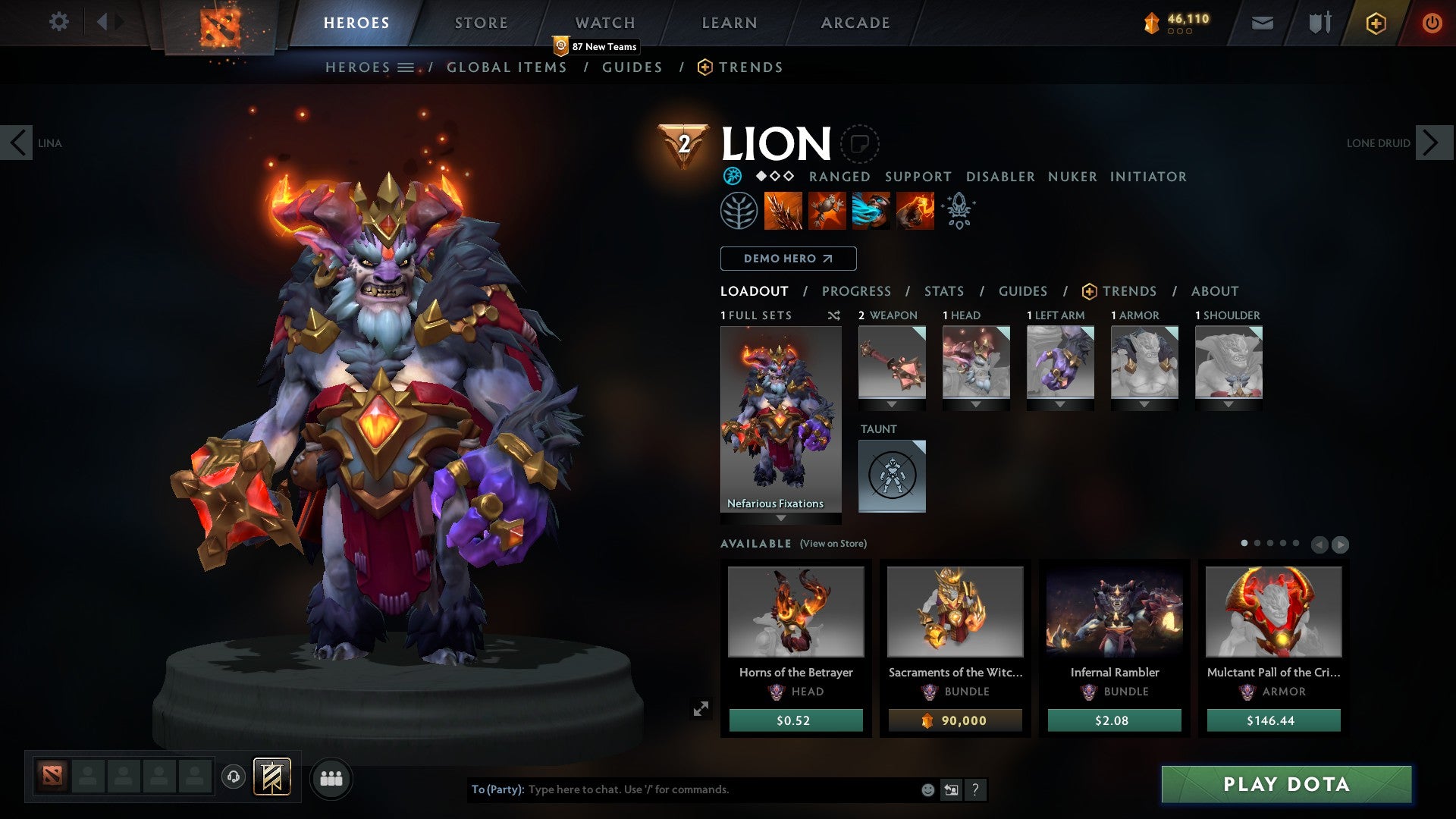Image resolution: width=1456 pixels, height=819 pixels.
Task: Toggle chat channel icon beside chat box
Action: [950, 789]
